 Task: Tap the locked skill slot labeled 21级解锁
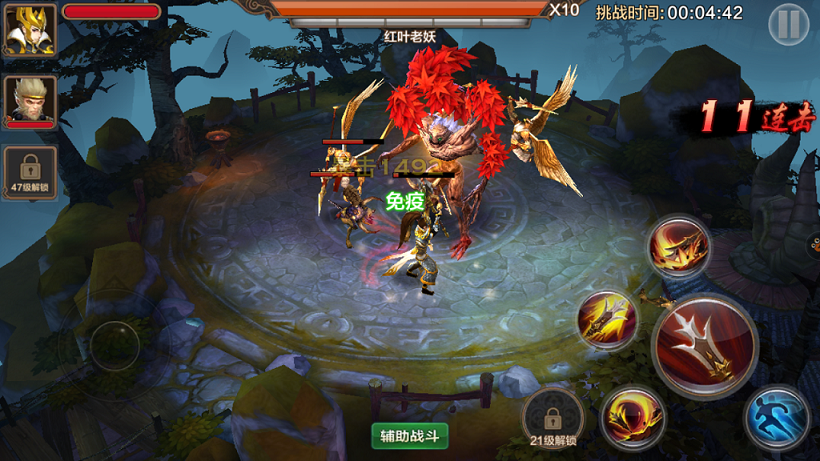pyautogui.click(x=553, y=418)
